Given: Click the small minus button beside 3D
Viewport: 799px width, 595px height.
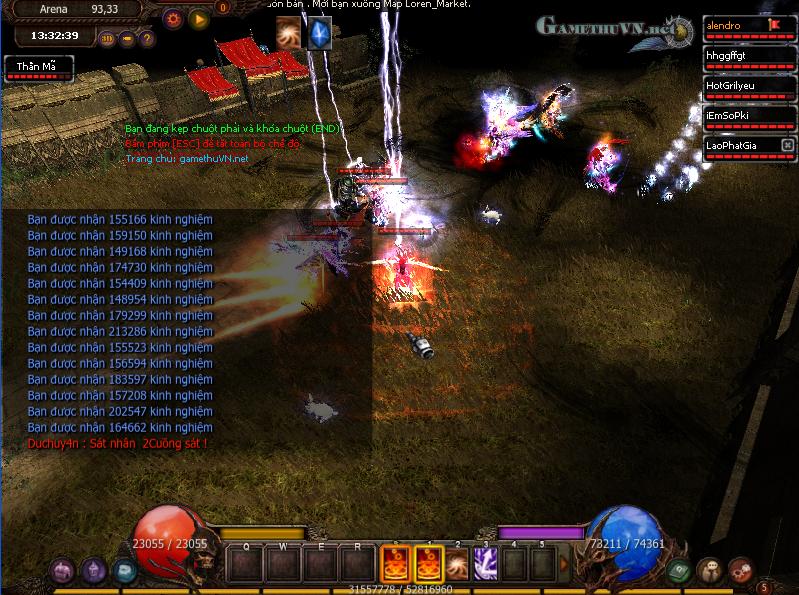Looking at the screenshot, I should tap(127, 40).
